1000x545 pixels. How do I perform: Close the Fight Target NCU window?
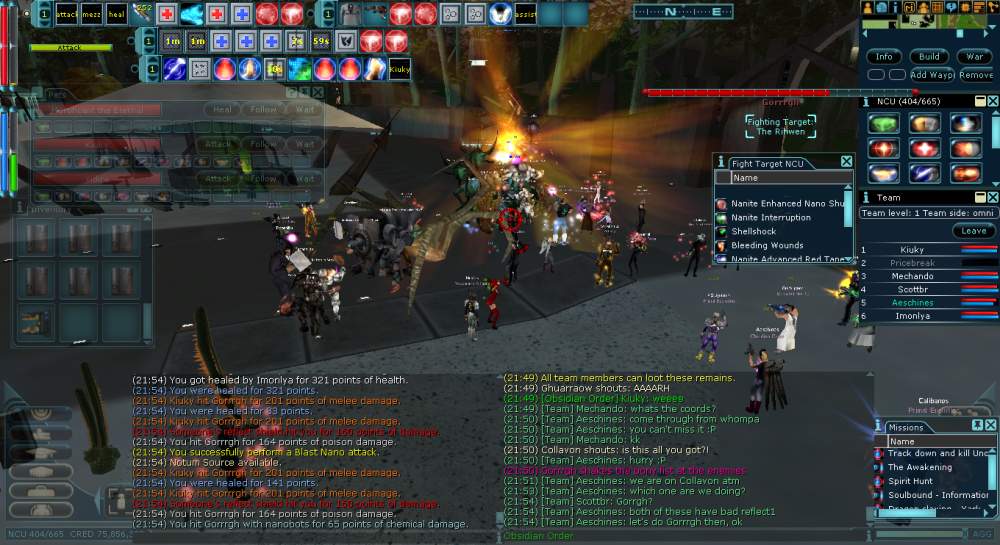(846, 162)
